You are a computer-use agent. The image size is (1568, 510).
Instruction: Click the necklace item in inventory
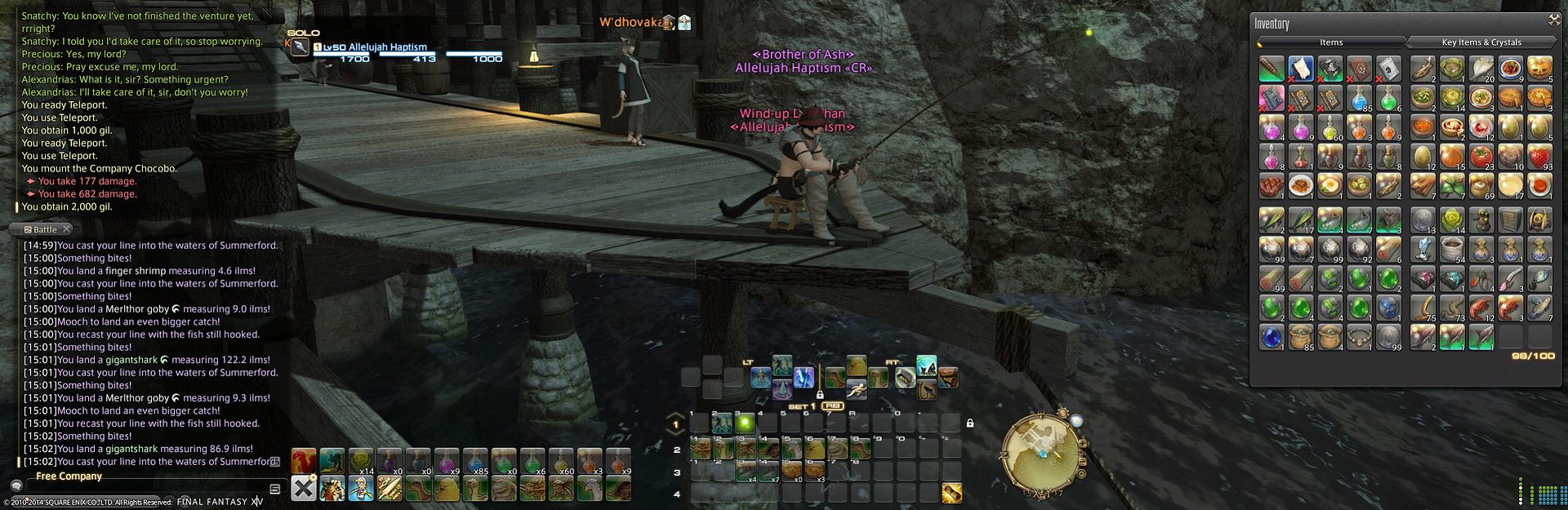pyautogui.click(x=1360, y=336)
